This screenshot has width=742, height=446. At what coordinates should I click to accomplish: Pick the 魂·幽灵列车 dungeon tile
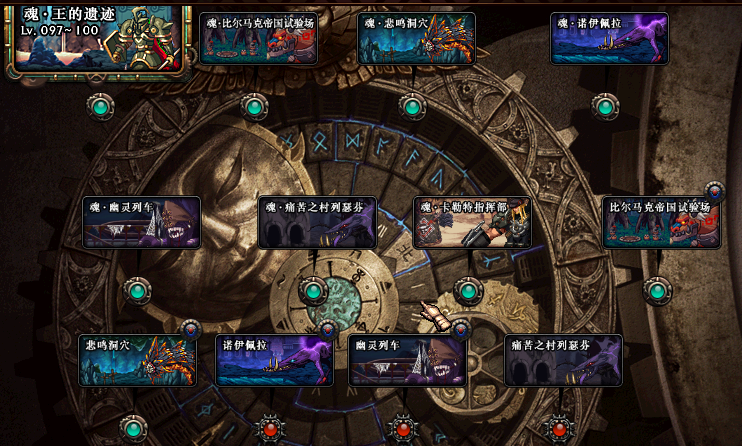pos(142,222)
